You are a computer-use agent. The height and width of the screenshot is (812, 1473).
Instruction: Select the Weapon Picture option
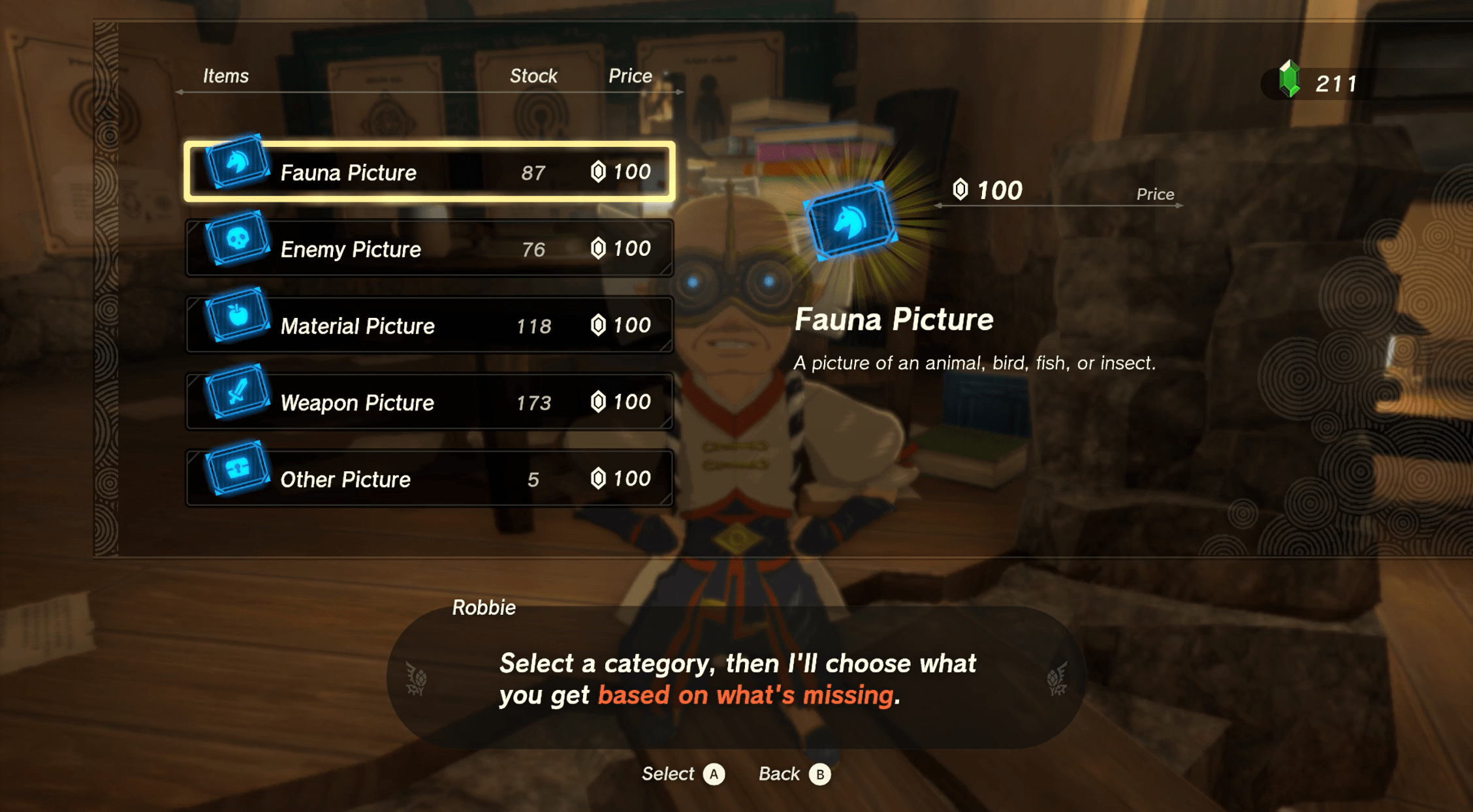(x=429, y=402)
